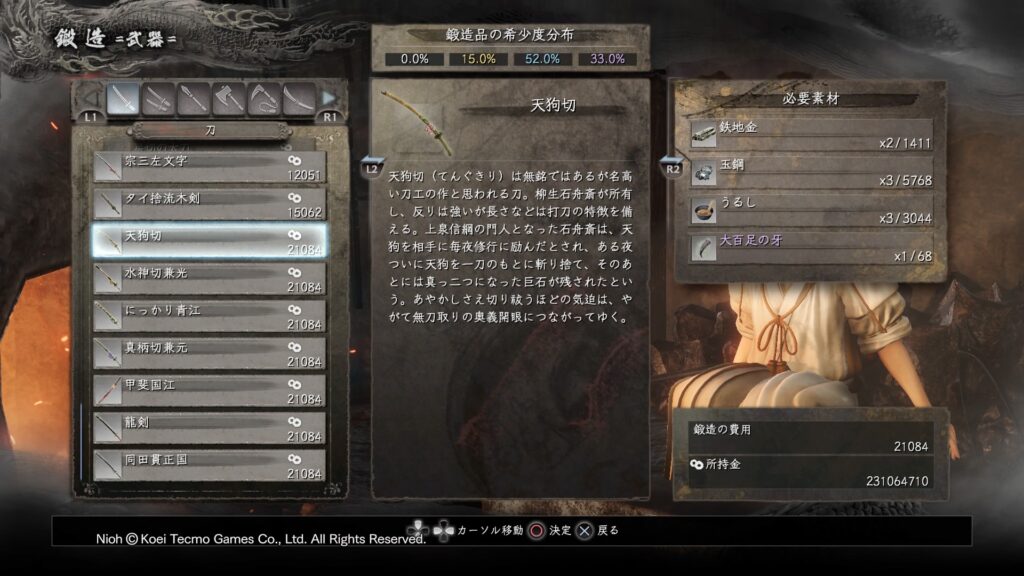The image size is (1024, 576).
Task: Choose the 真柄切兼元 katana row
Action: coord(209,354)
